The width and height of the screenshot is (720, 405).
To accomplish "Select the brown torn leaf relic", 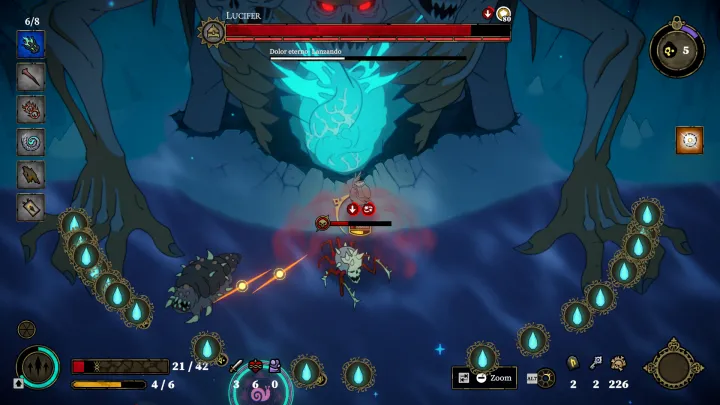I will [30, 174].
